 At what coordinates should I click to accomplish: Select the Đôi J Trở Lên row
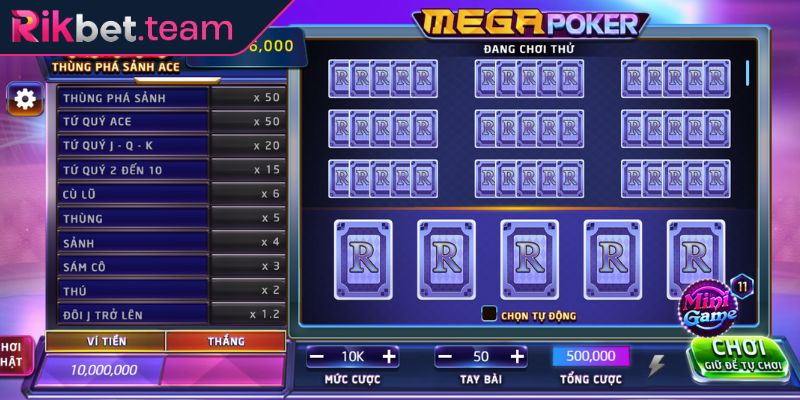click(170, 314)
